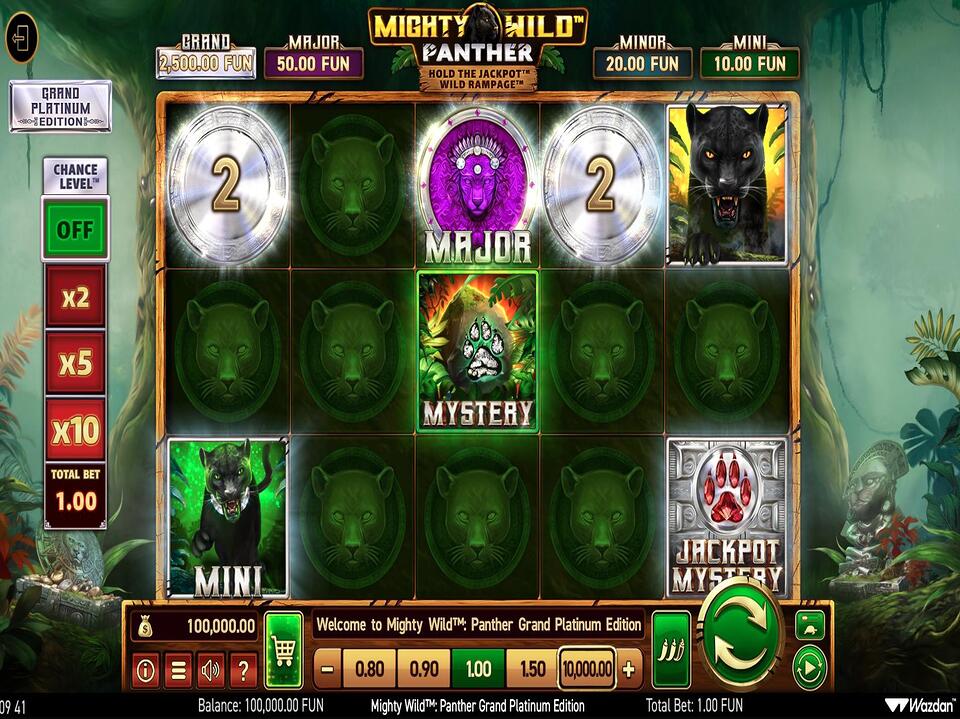
Task: Open the hamburger menu
Action: 178,670
